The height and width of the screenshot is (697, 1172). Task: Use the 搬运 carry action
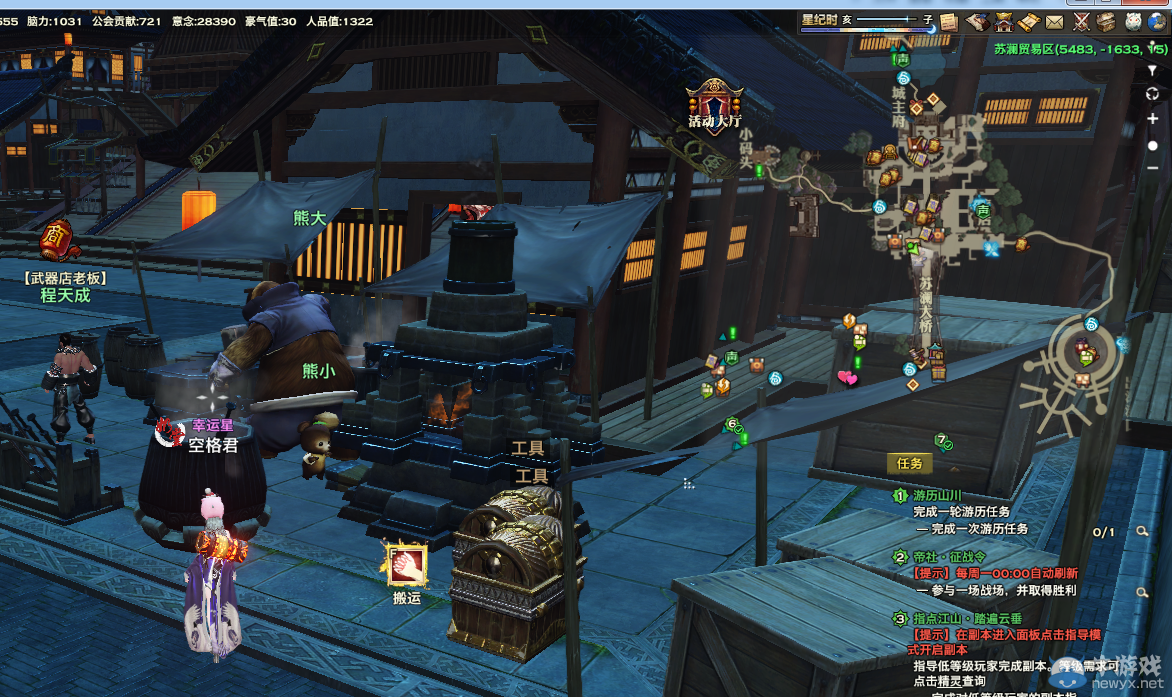click(407, 567)
